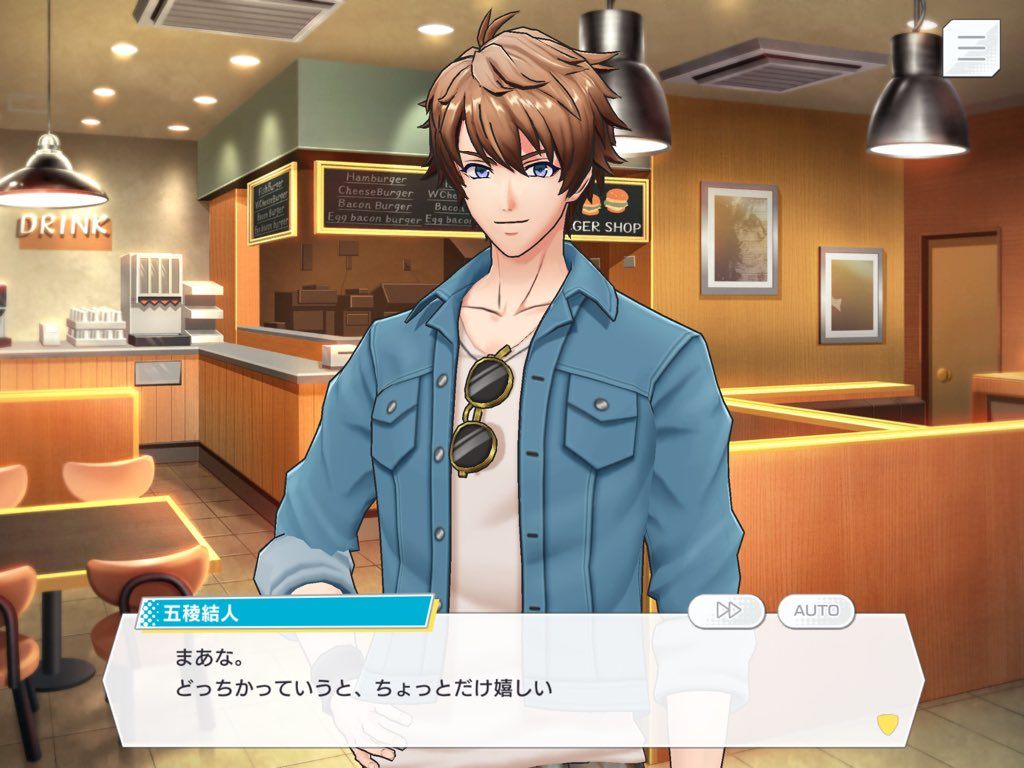Open the hamburger menu in the corner
Screen dimensions: 1024x768
(971, 47)
